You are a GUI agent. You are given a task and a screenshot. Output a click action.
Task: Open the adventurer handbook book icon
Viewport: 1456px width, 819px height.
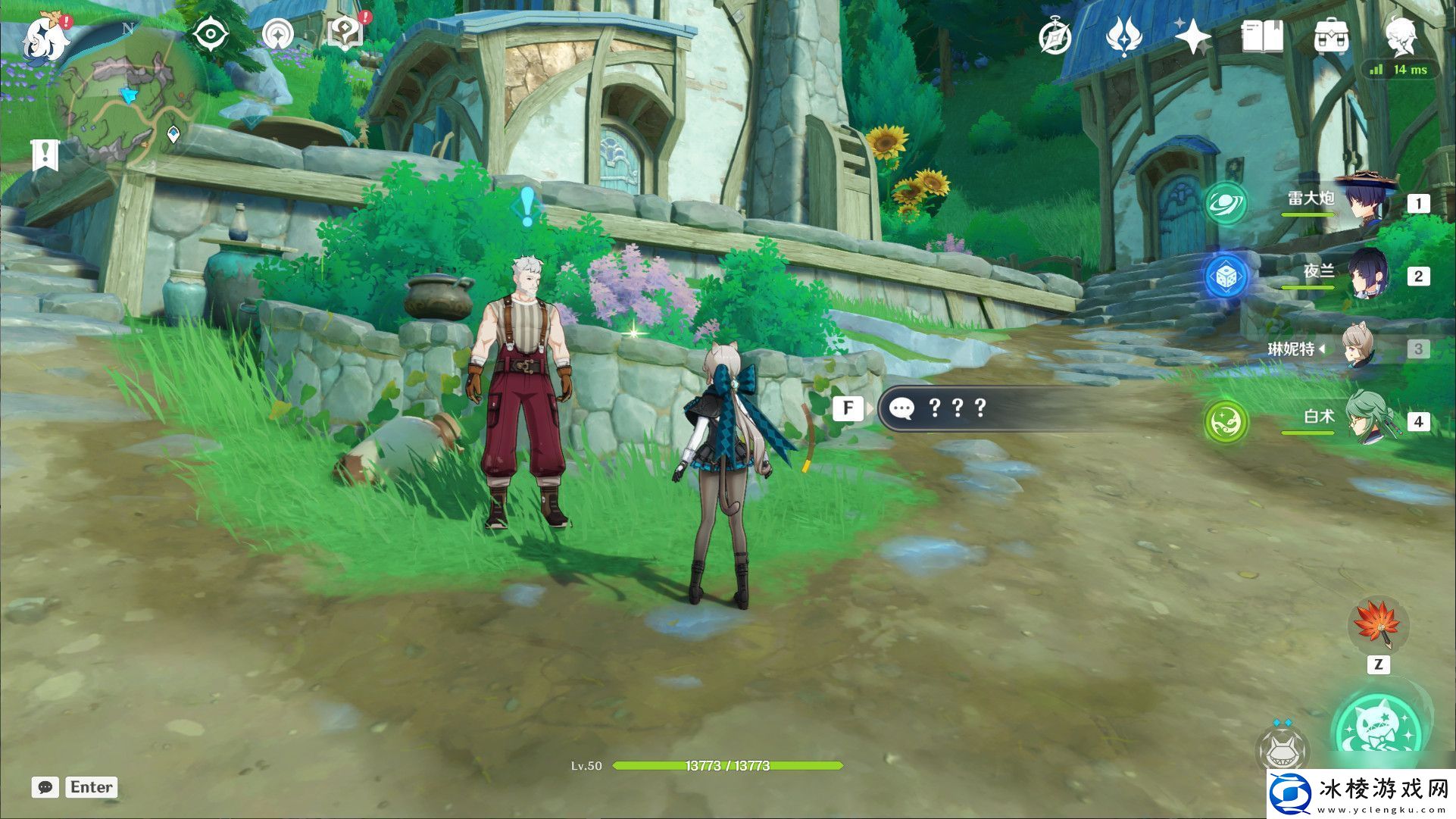(1262, 36)
